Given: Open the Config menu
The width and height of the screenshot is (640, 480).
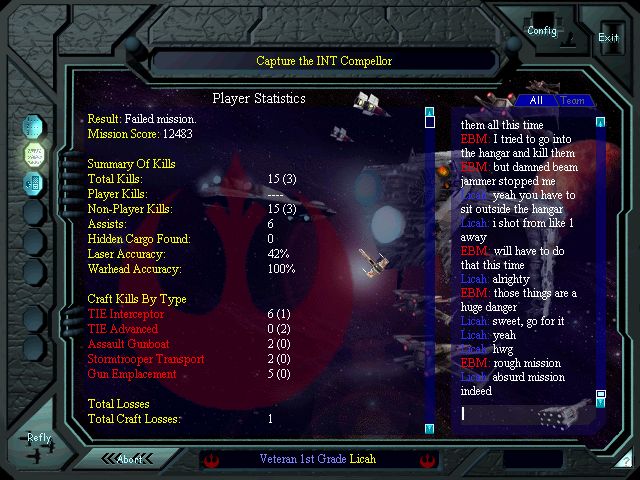Looking at the screenshot, I should tap(542, 30).
